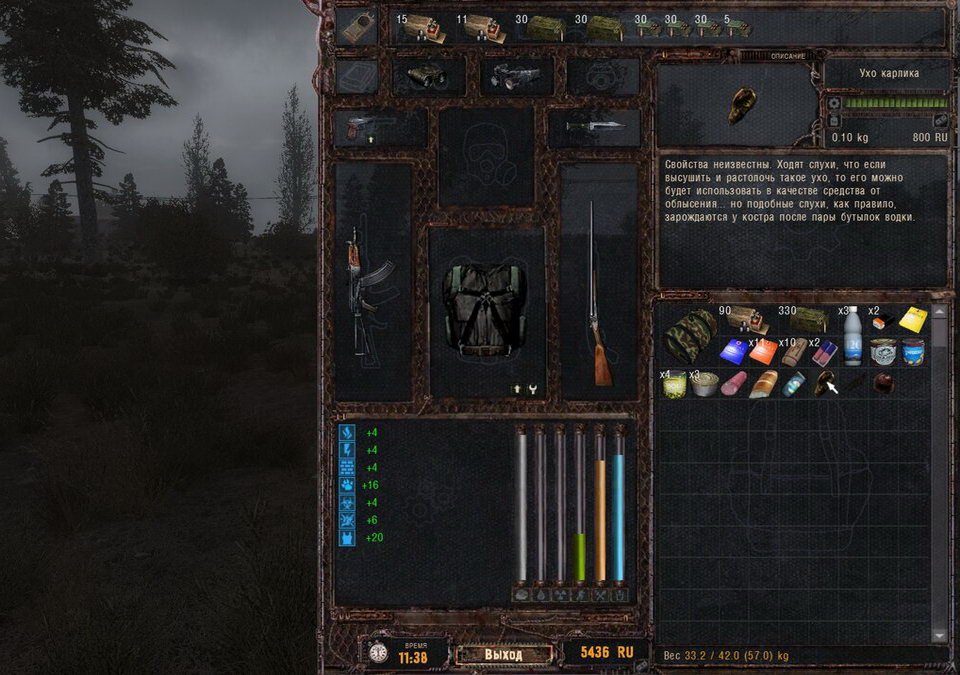Click the bandage roll stack

coord(794,351)
